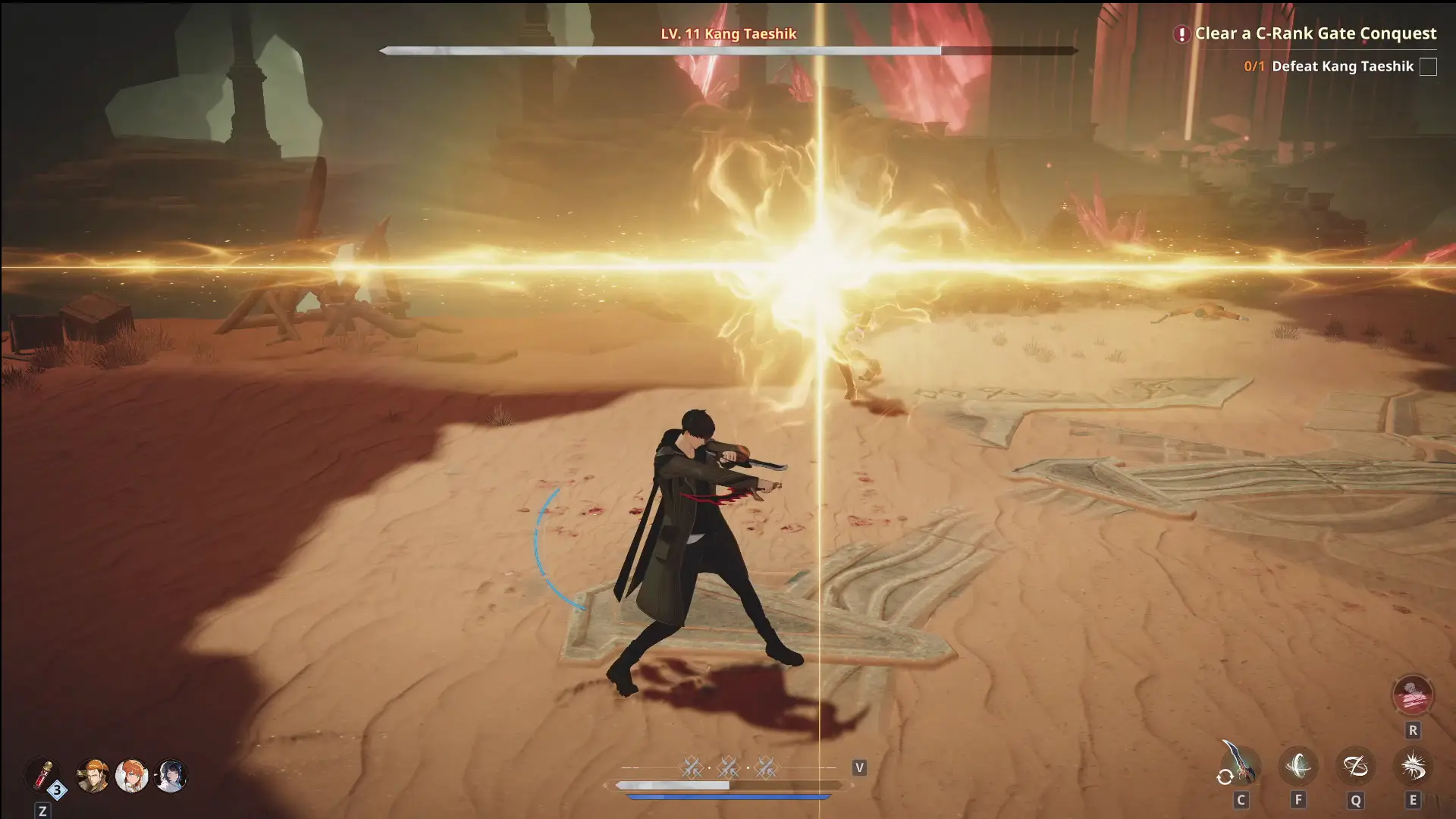This screenshot has height=819, width=1456.
Task: Activate the crossed ring slash skill
Action: tap(1355, 766)
